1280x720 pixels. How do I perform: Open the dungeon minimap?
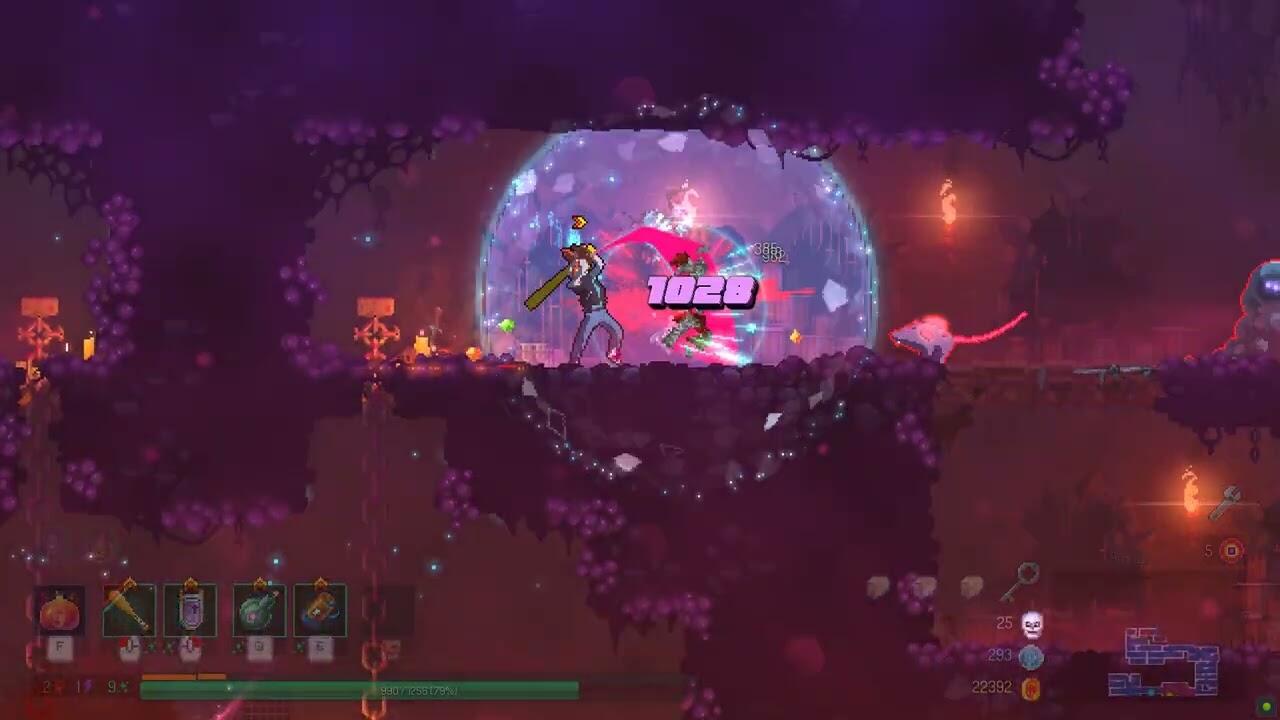(1163, 661)
